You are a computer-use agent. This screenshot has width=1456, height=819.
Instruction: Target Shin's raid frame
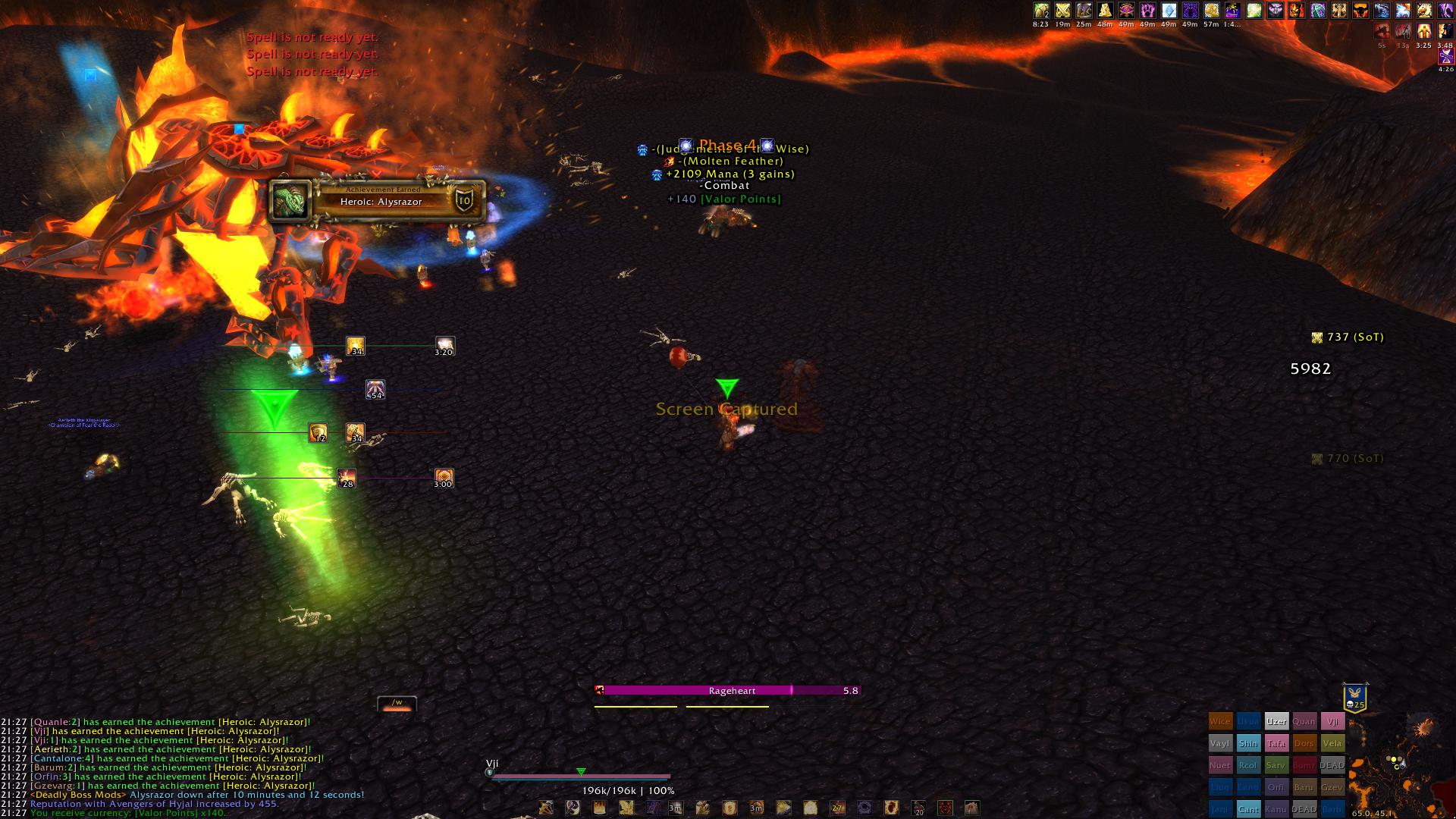1247,743
